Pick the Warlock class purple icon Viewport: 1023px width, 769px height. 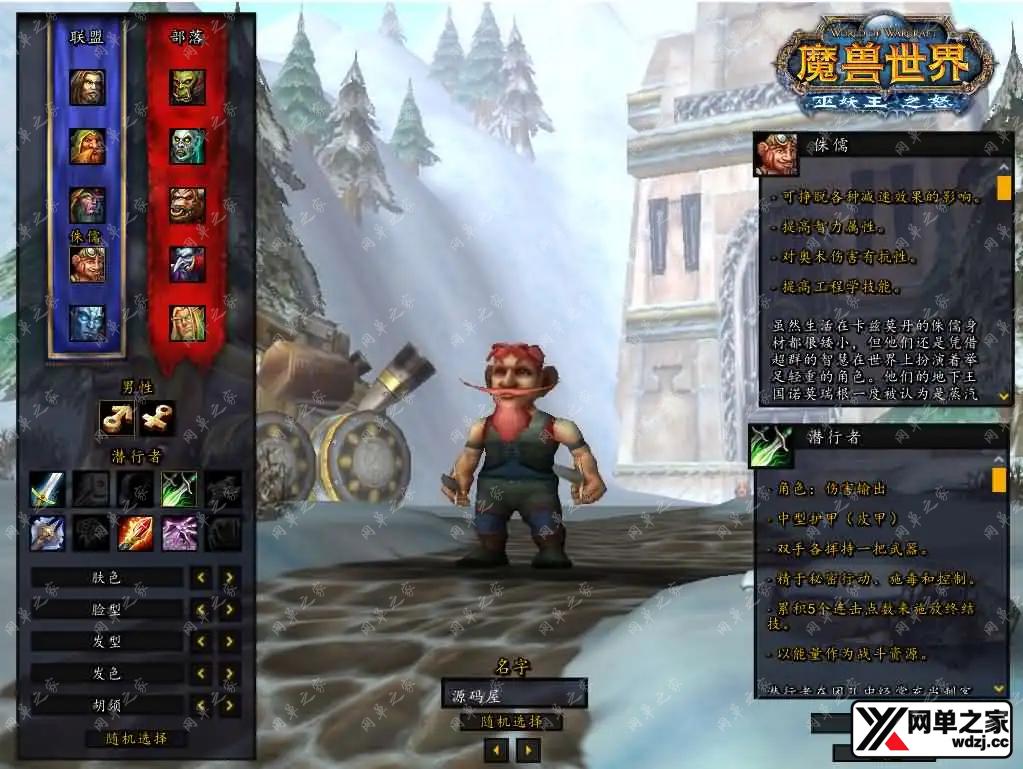pyautogui.click(x=179, y=533)
